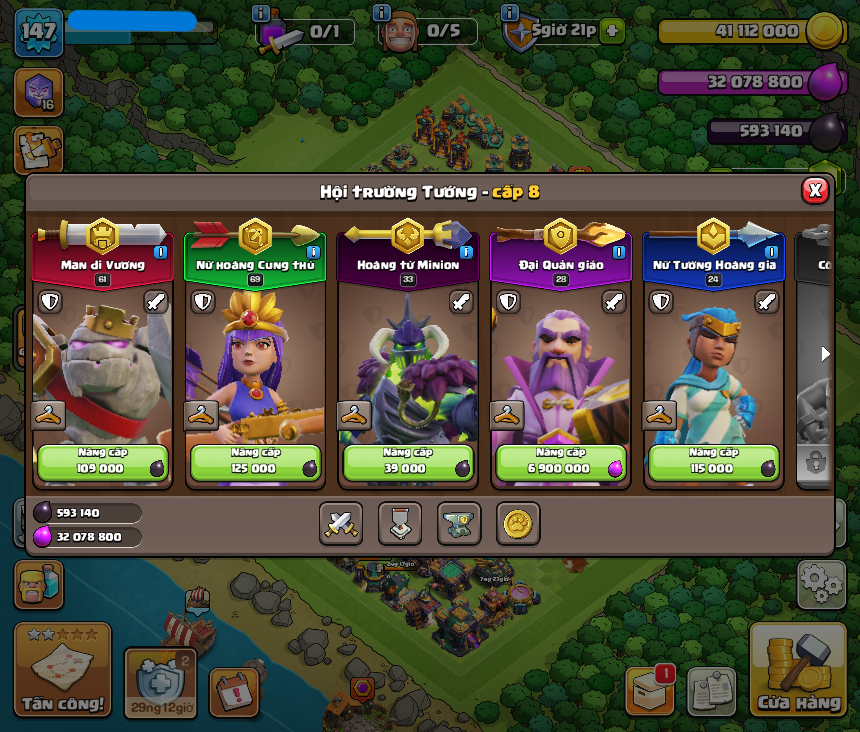This screenshot has height=732, width=860.
Task: Open the paw print pets button
Action: click(x=518, y=523)
